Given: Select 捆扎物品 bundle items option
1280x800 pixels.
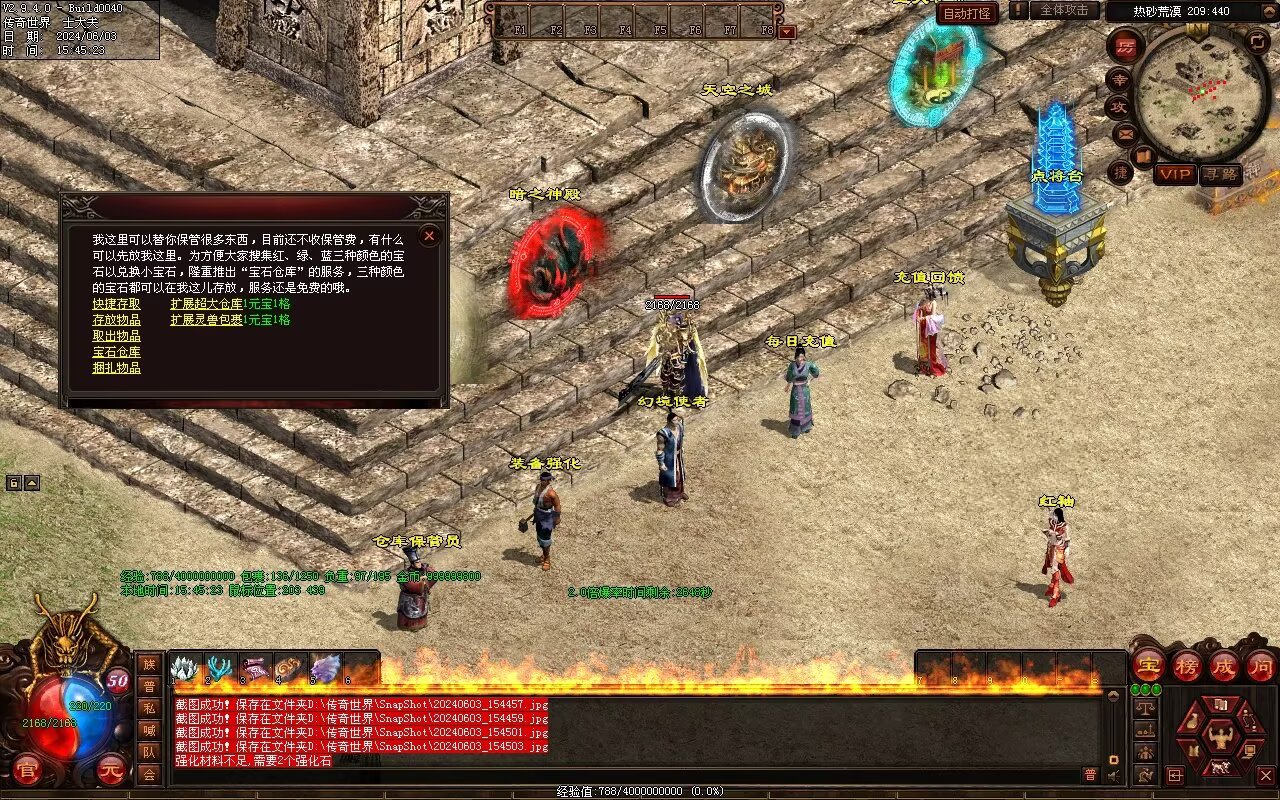Looking at the screenshot, I should 116,368.
